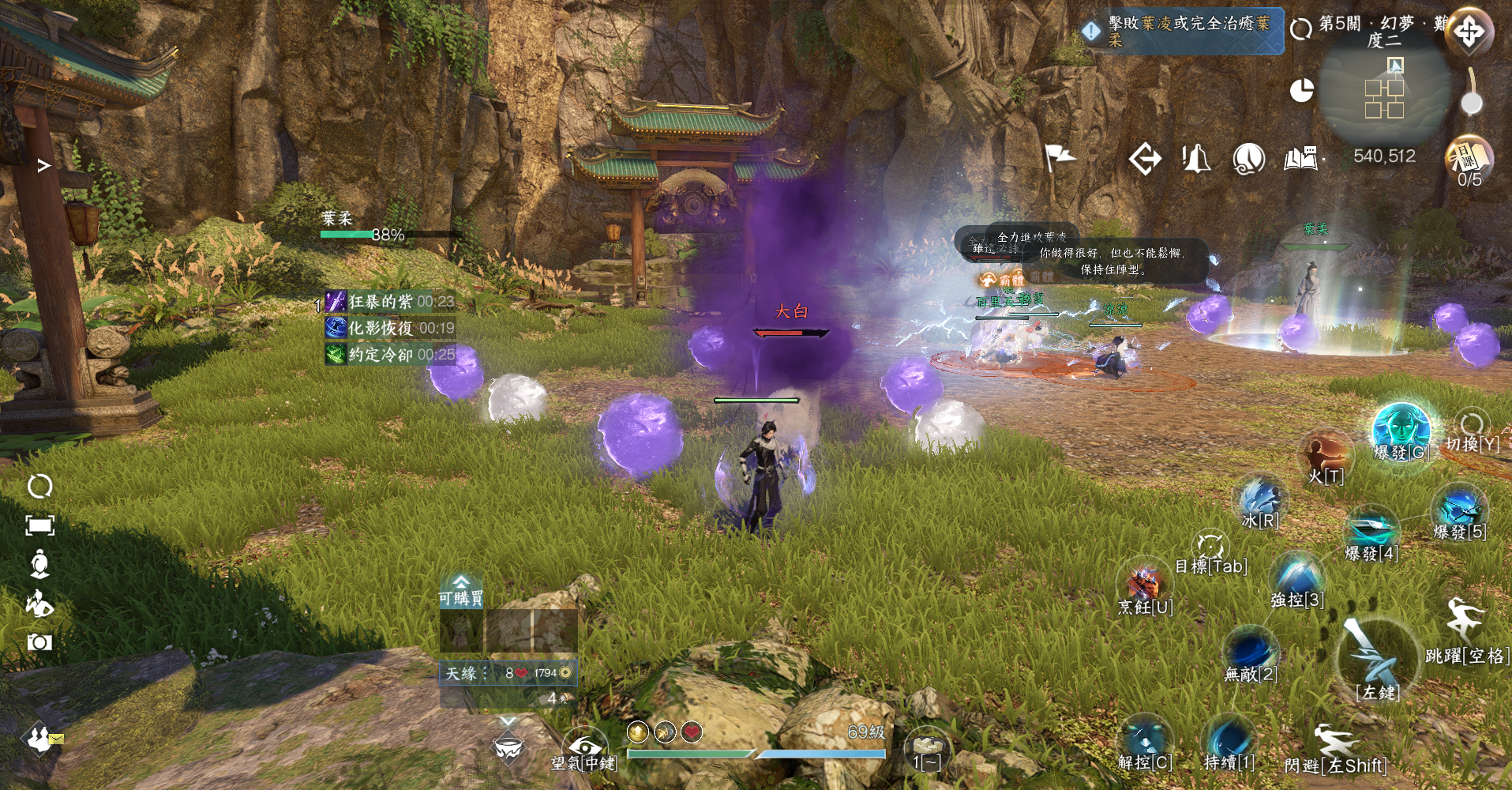Viewport: 1512px width, 790px height.
Task: Open the 日課 daily tasks icon
Action: pyautogui.click(x=1469, y=158)
